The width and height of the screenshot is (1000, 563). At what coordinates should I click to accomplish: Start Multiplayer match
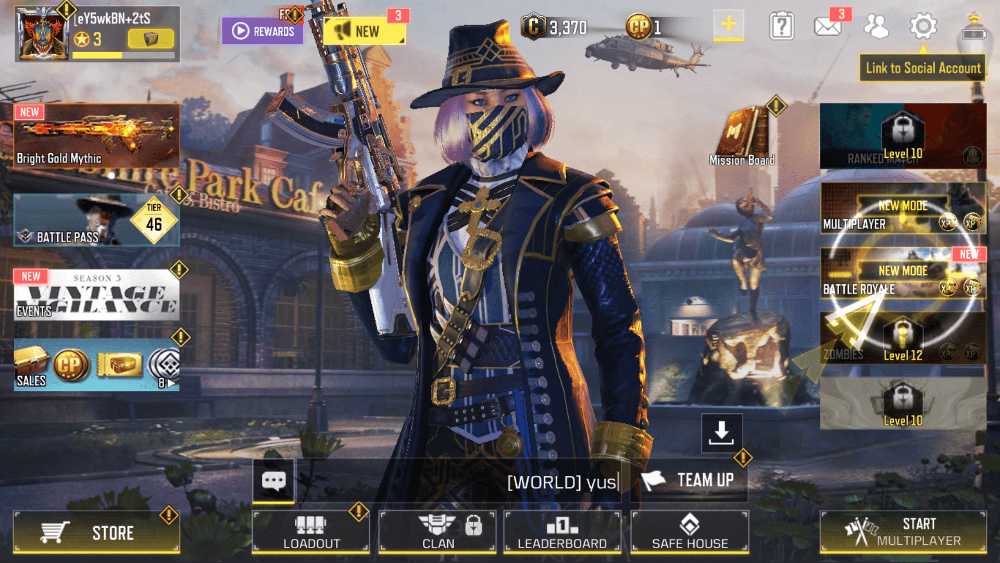pos(903,532)
